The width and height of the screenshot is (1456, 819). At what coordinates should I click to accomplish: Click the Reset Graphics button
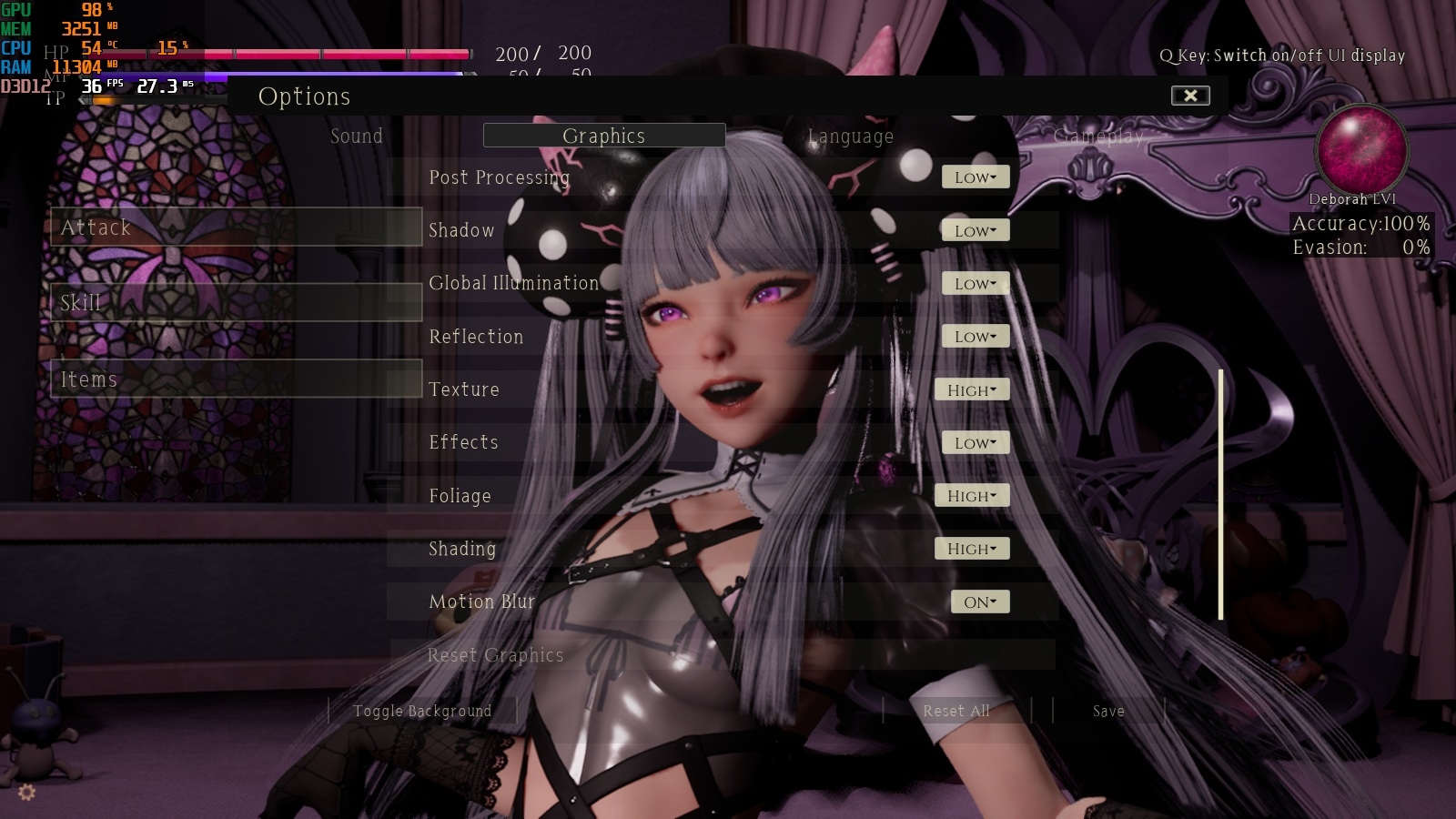(x=497, y=654)
